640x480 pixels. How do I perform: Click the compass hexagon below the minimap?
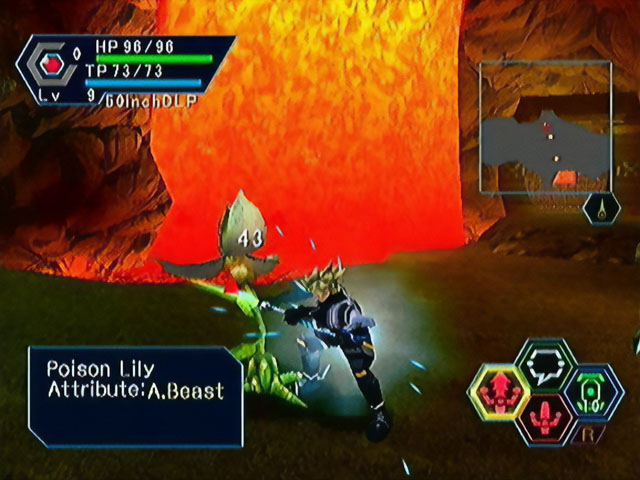point(601,209)
